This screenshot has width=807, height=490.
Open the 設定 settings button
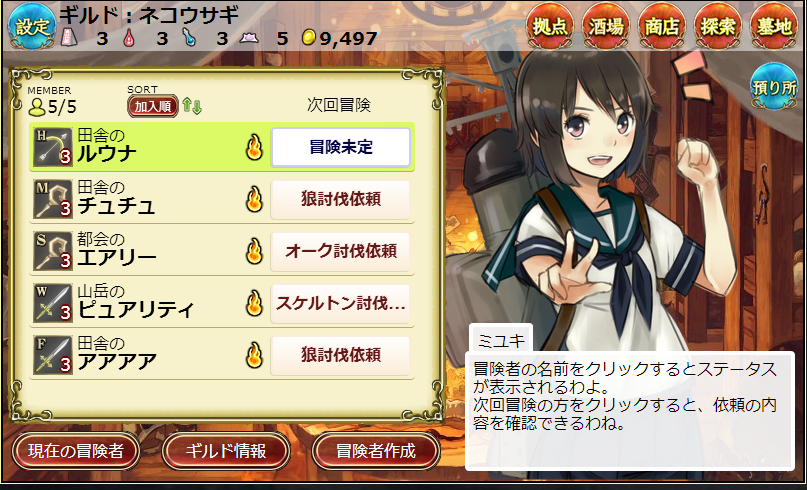click(31, 27)
